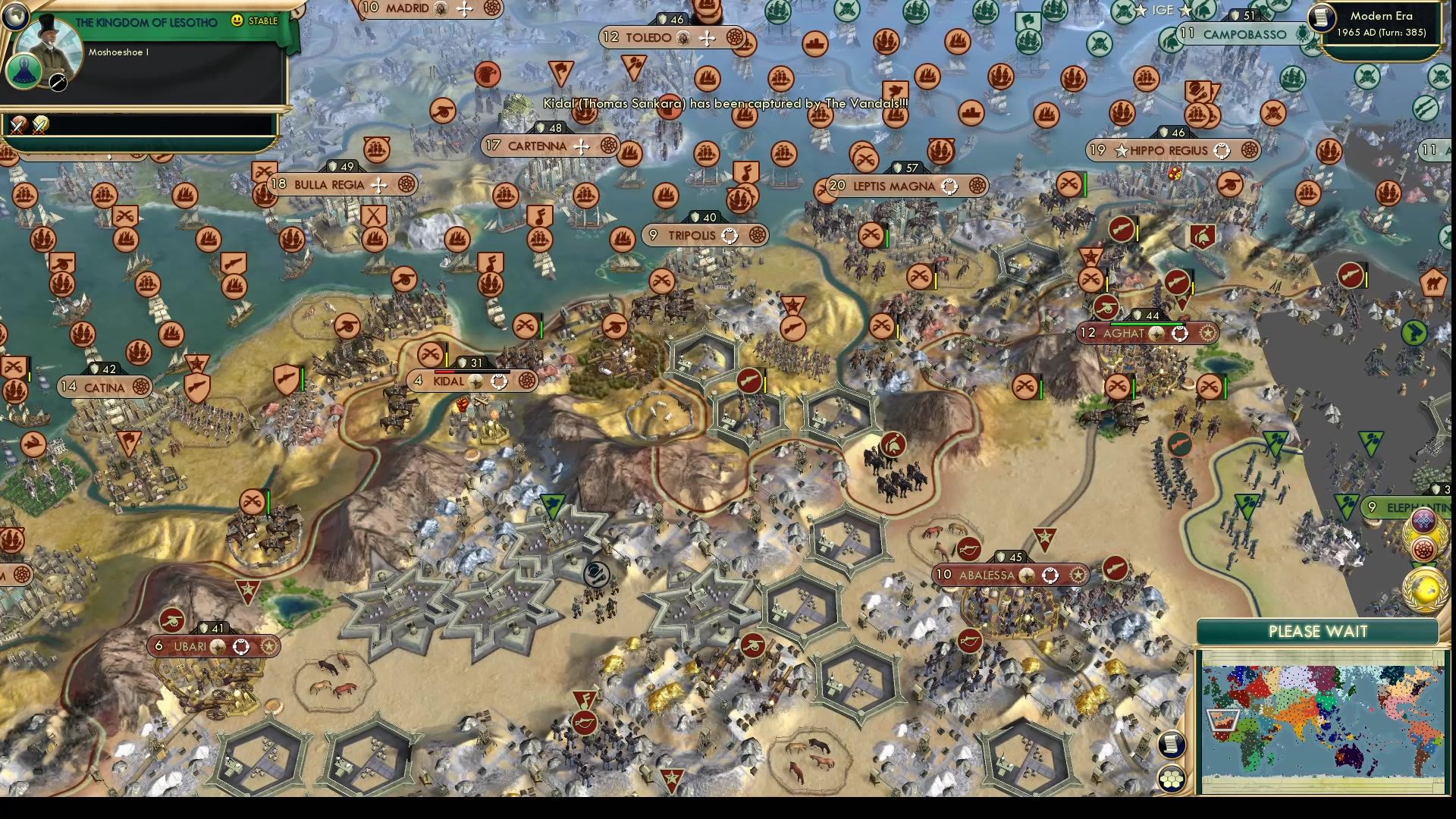Open strategic view via hexagon icon bottom right
This screenshot has height=819, width=1456.
pos(1171,777)
